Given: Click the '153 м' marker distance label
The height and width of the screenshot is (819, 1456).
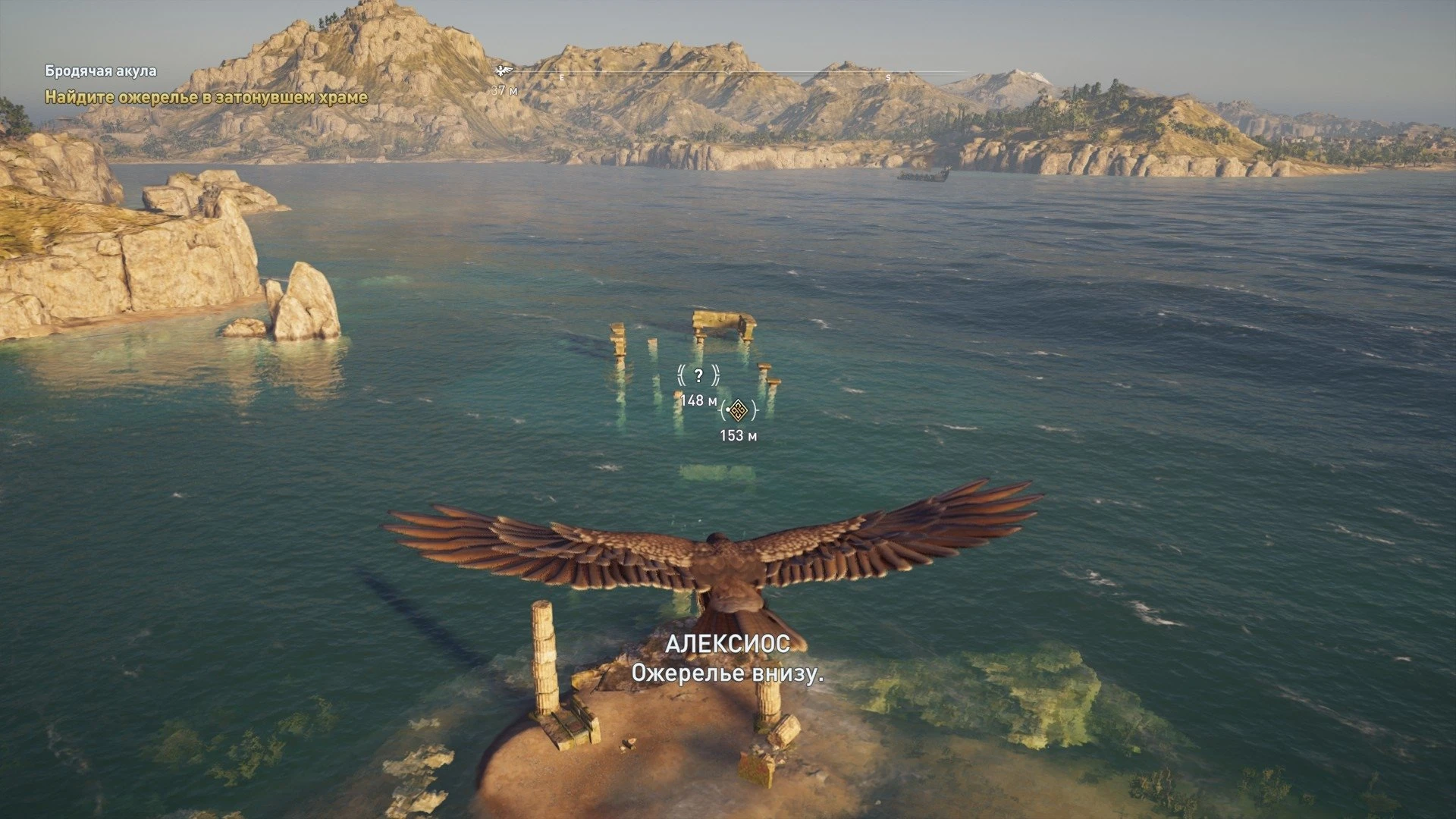Looking at the screenshot, I should (x=740, y=435).
